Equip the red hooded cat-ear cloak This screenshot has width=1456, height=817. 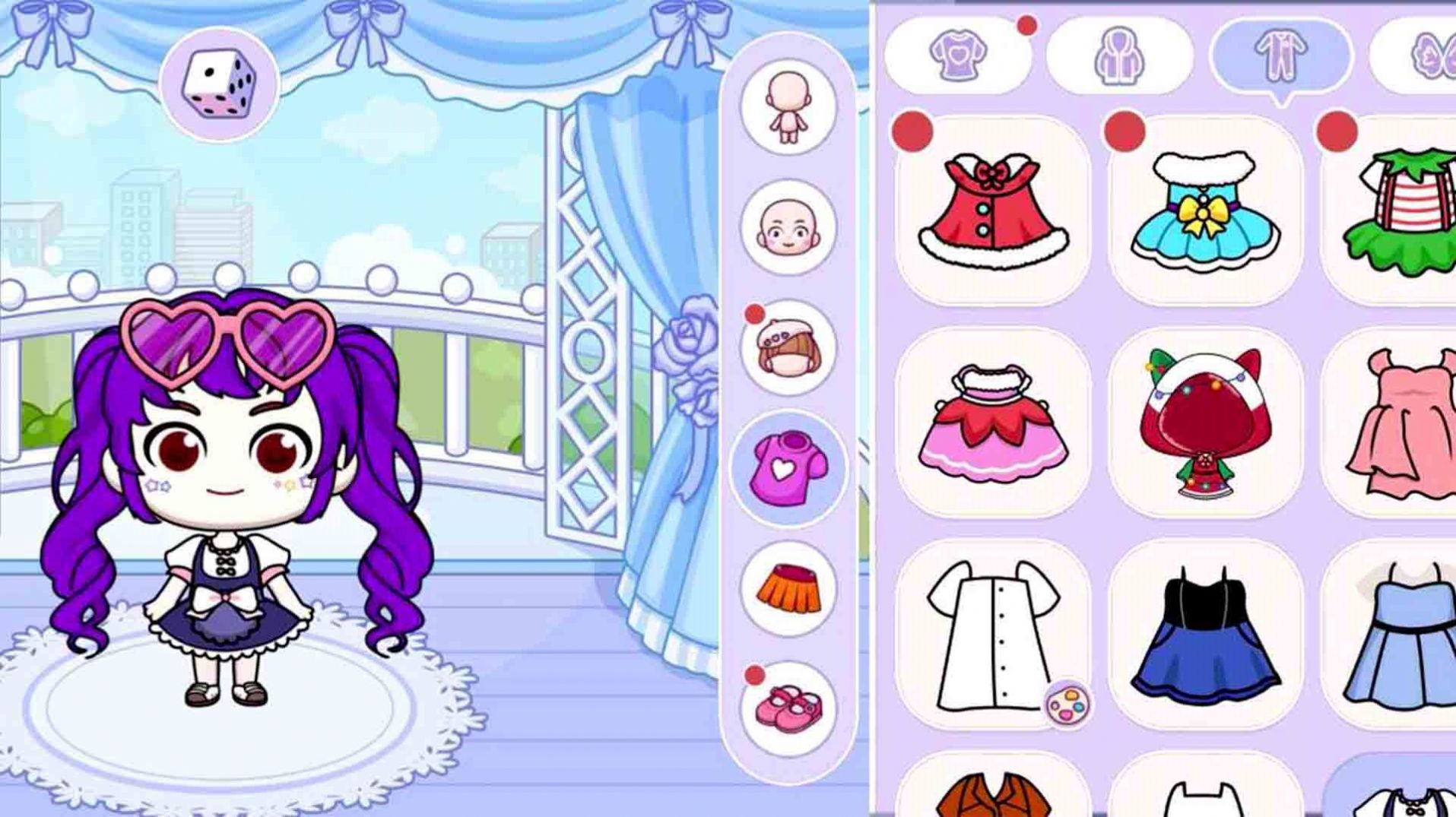pyautogui.click(x=1205, y=423)
